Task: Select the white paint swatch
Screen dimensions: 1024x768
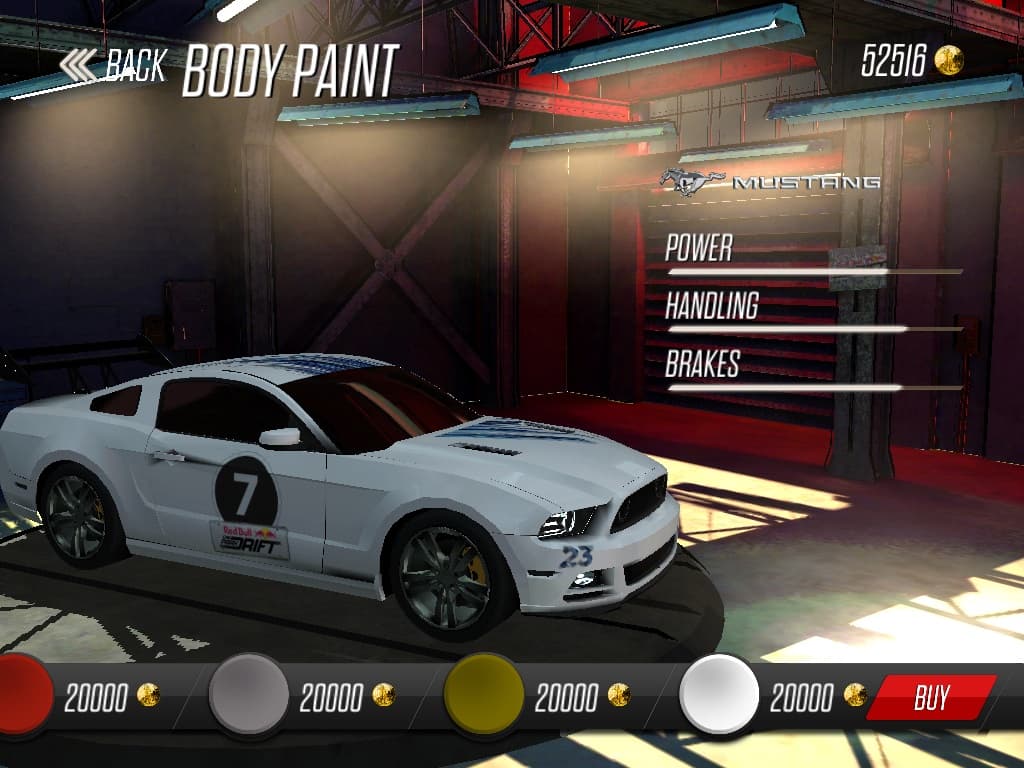Action: pos(719,693)
